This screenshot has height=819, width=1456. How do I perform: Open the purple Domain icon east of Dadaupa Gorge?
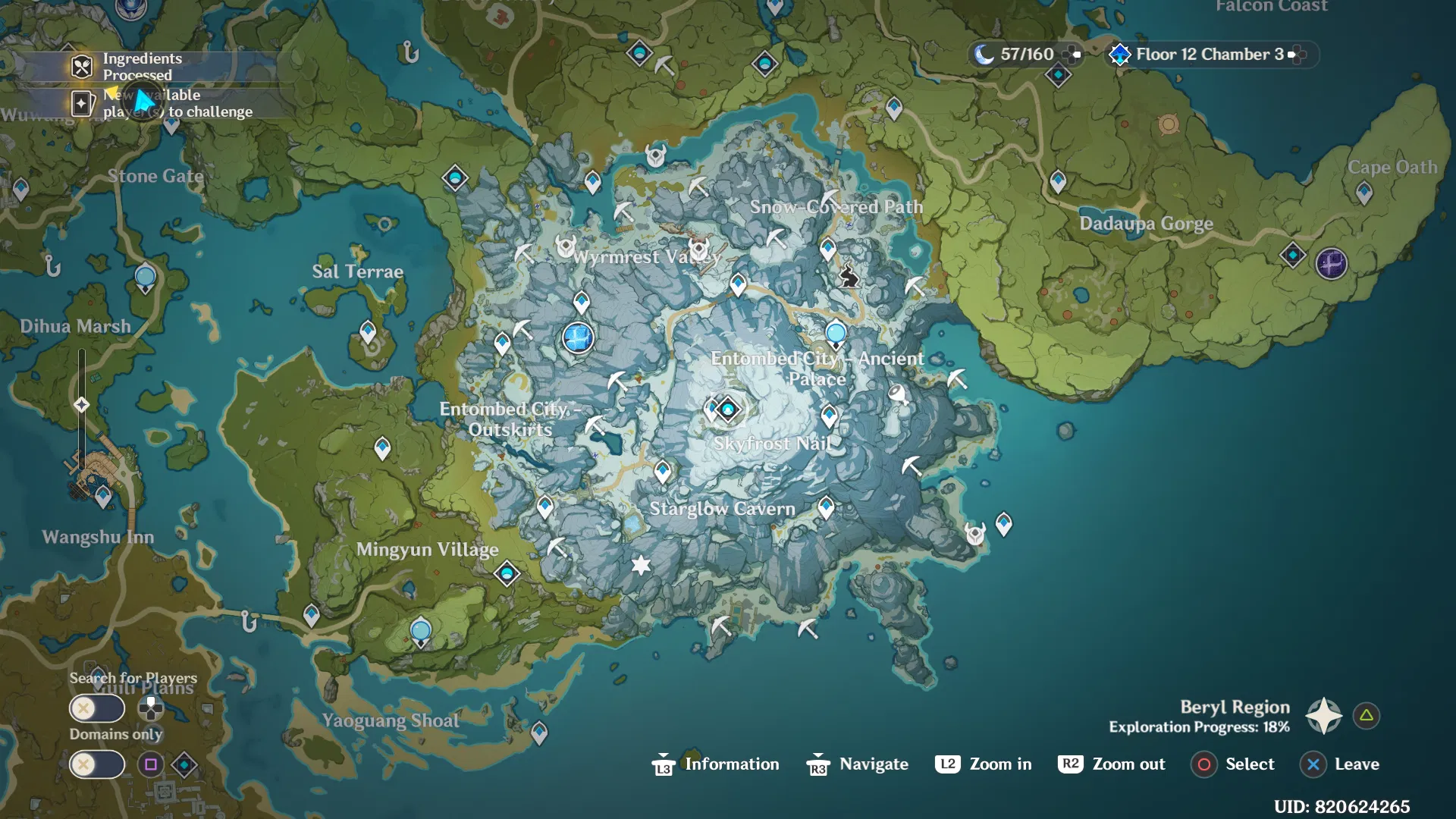point(1331,264)
